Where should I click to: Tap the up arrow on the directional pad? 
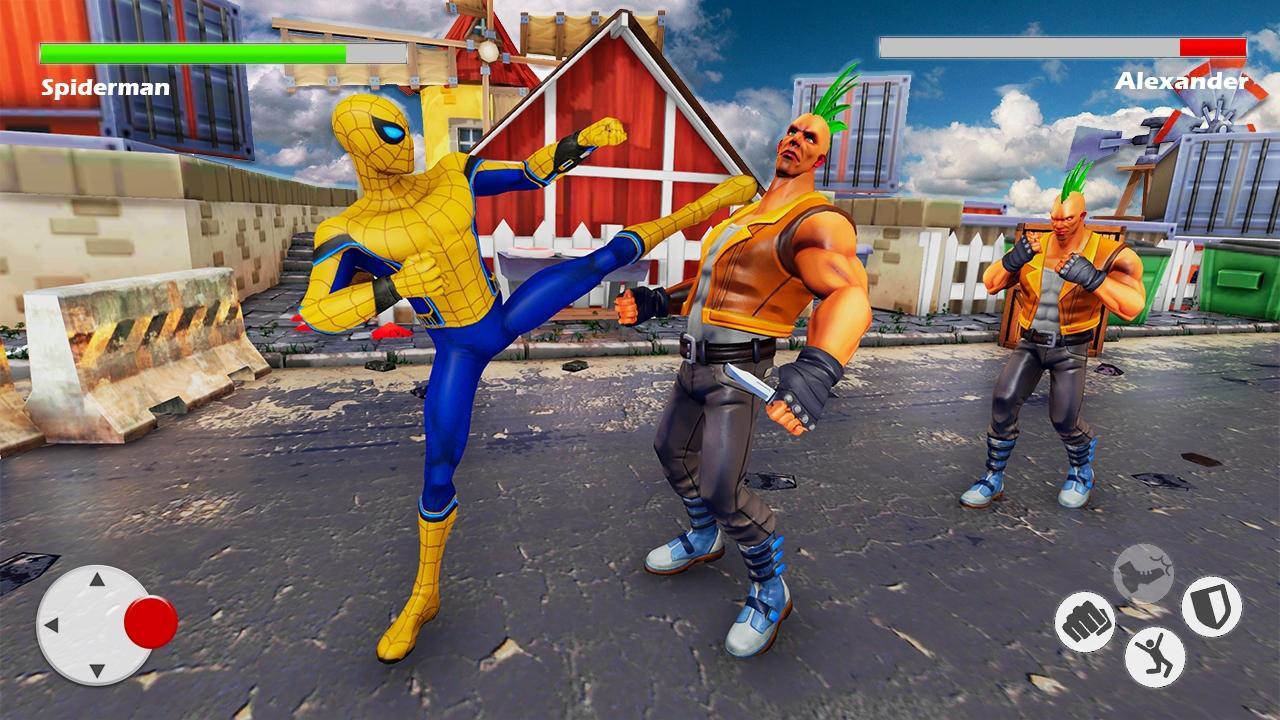pyautogui.click(x=95, y=578)
